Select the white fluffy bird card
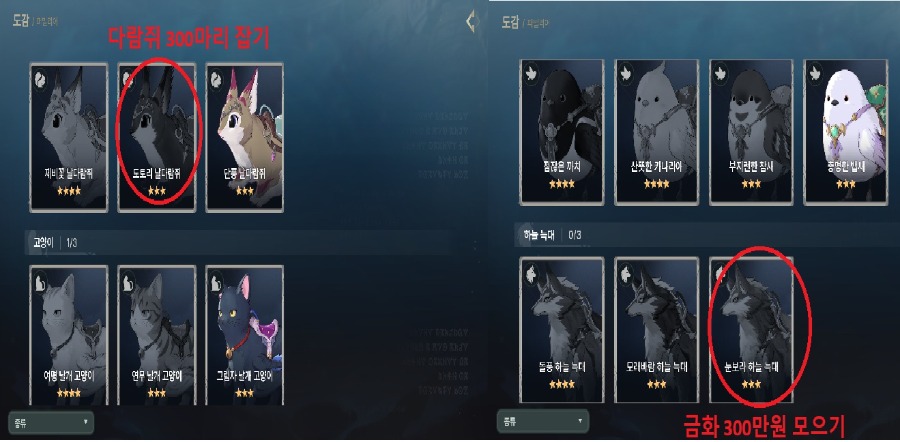This screenshot has width=900, height=442. 845,127
